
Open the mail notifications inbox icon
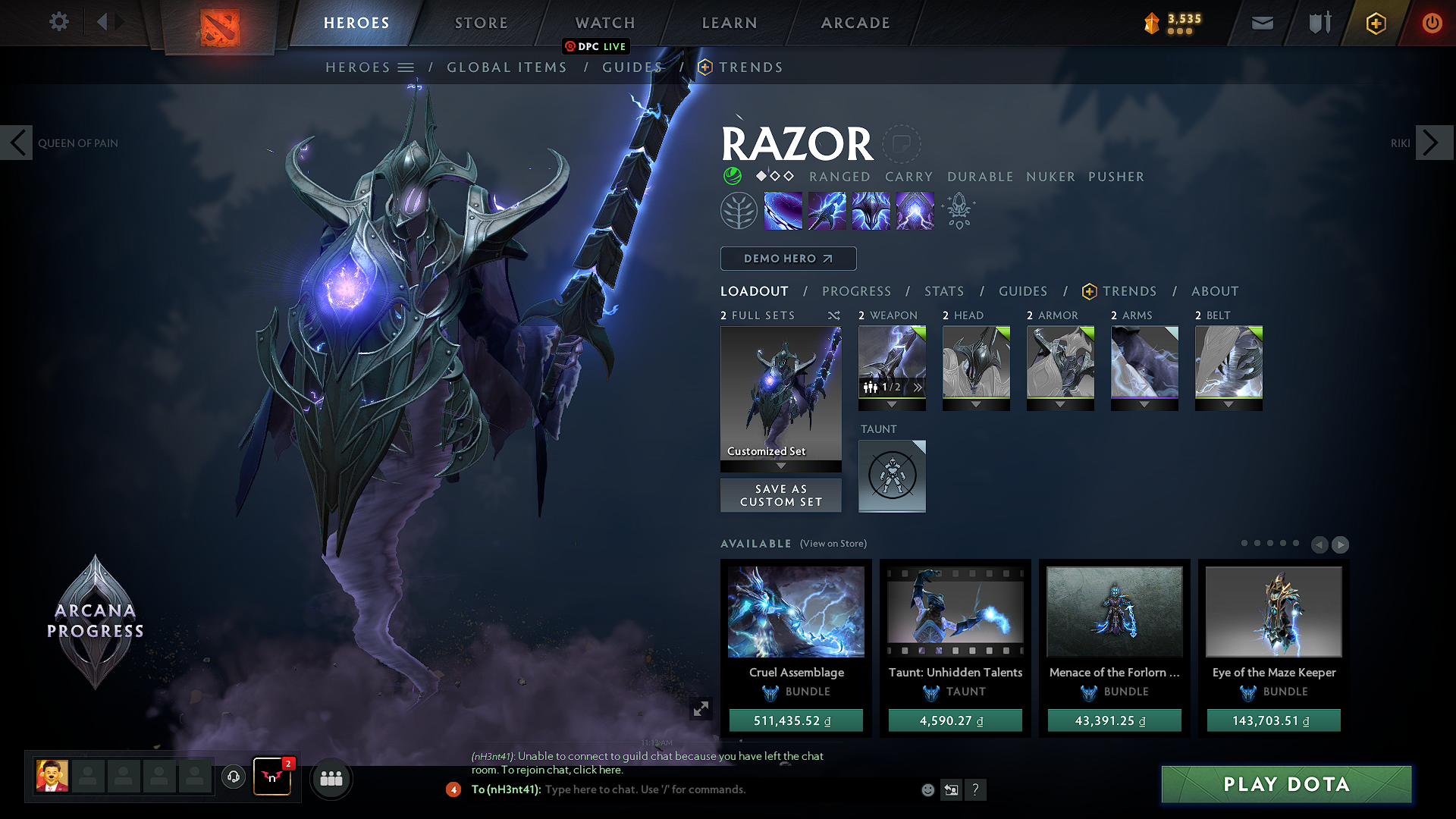coord(1261,23)
